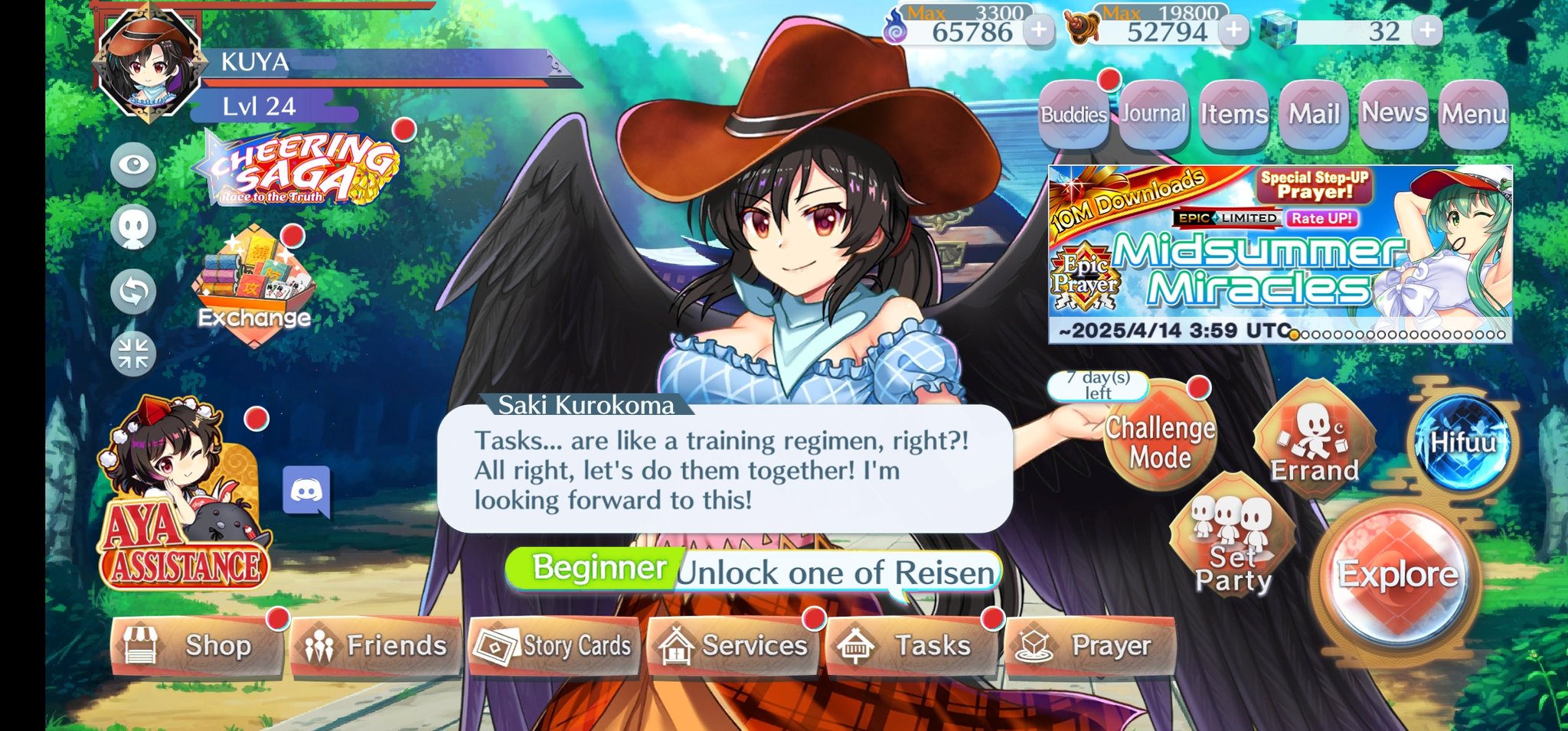Check the Mail inbox
1568x731 pixels.
[1314, 115]
